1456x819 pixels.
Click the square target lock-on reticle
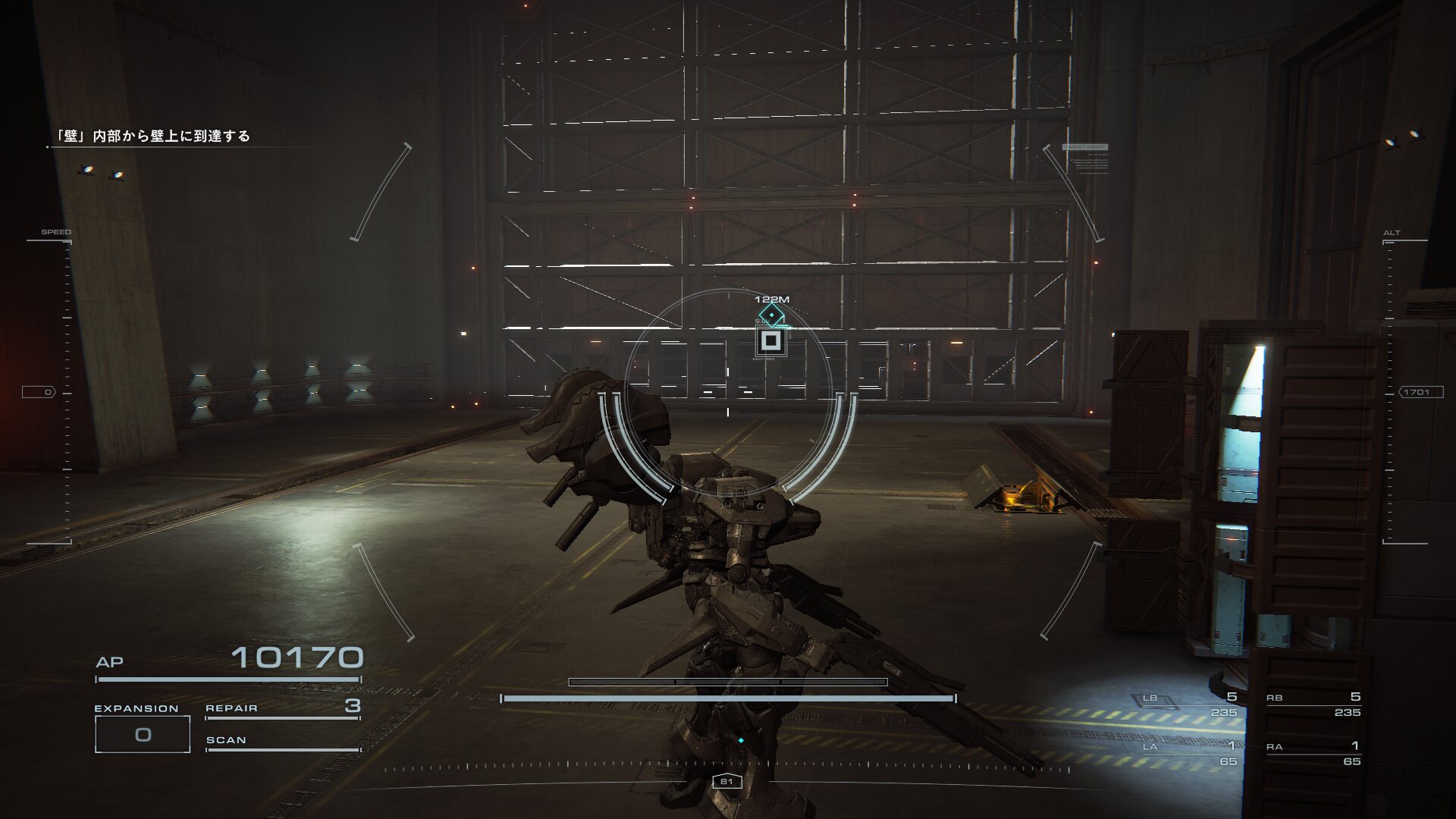[770, 341]
